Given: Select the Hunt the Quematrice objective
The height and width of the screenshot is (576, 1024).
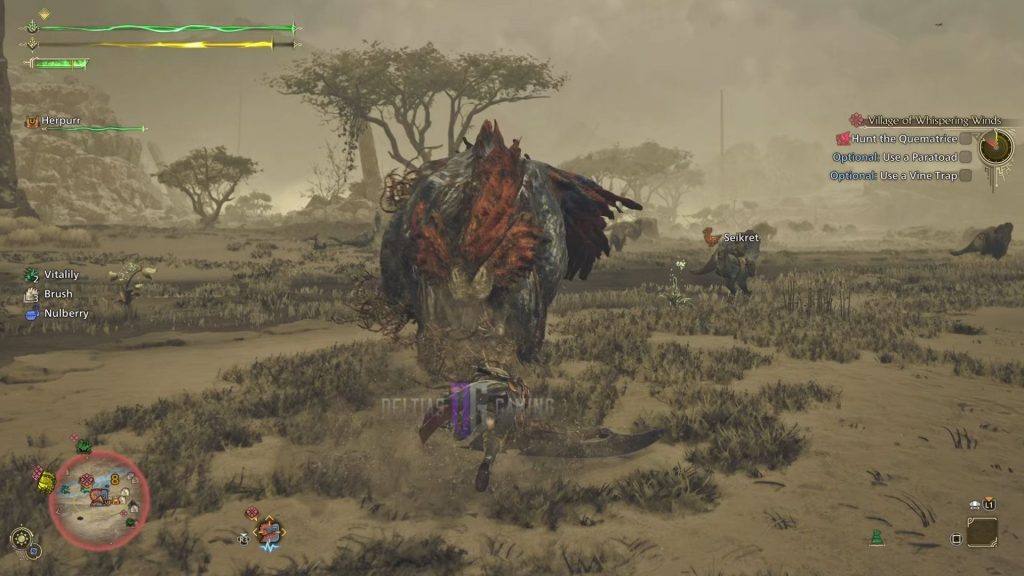Looking at the screenshot, I should pos(904,139).
